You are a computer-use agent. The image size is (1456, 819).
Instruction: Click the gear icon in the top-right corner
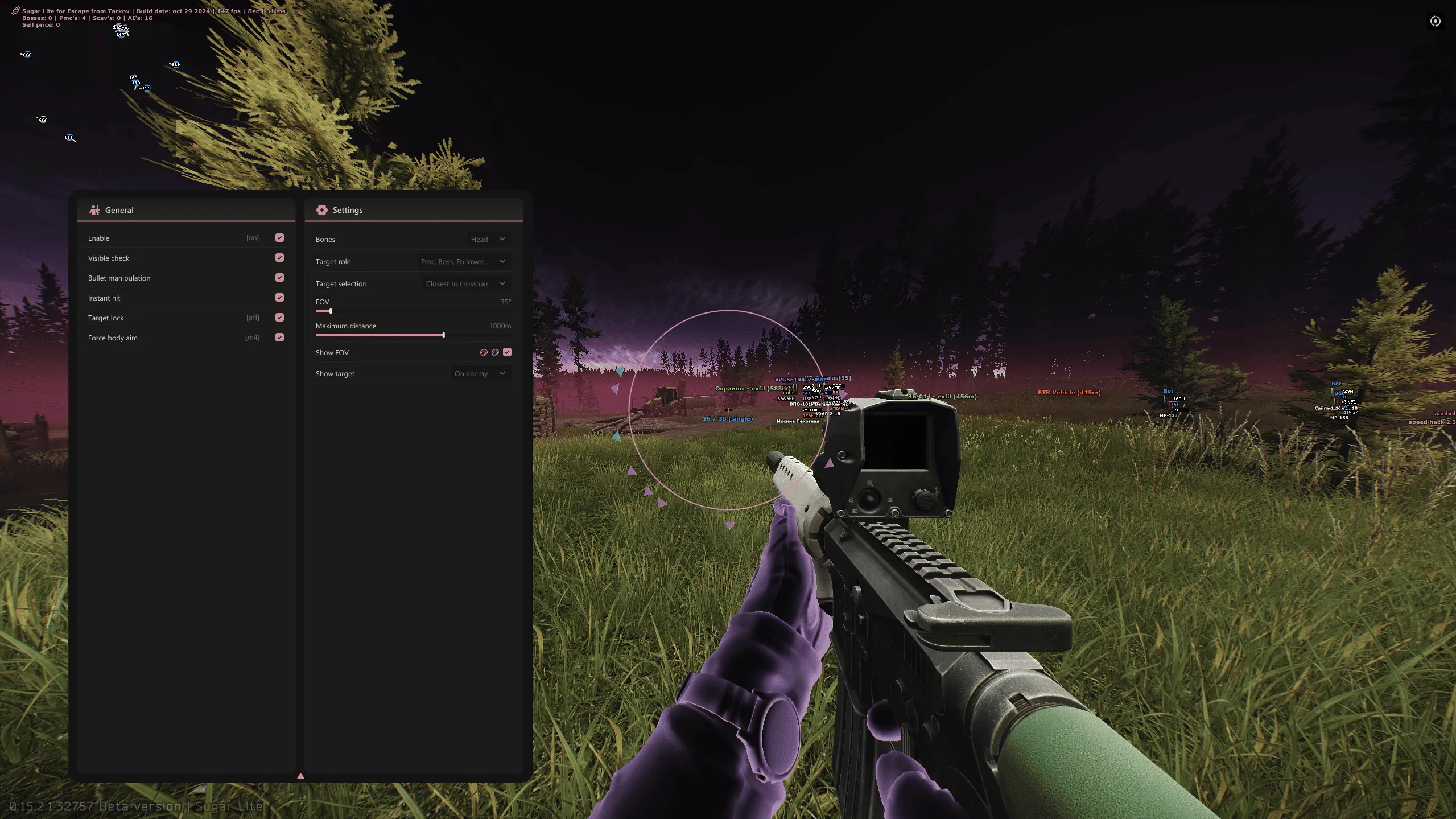(x=1435, y=21)
